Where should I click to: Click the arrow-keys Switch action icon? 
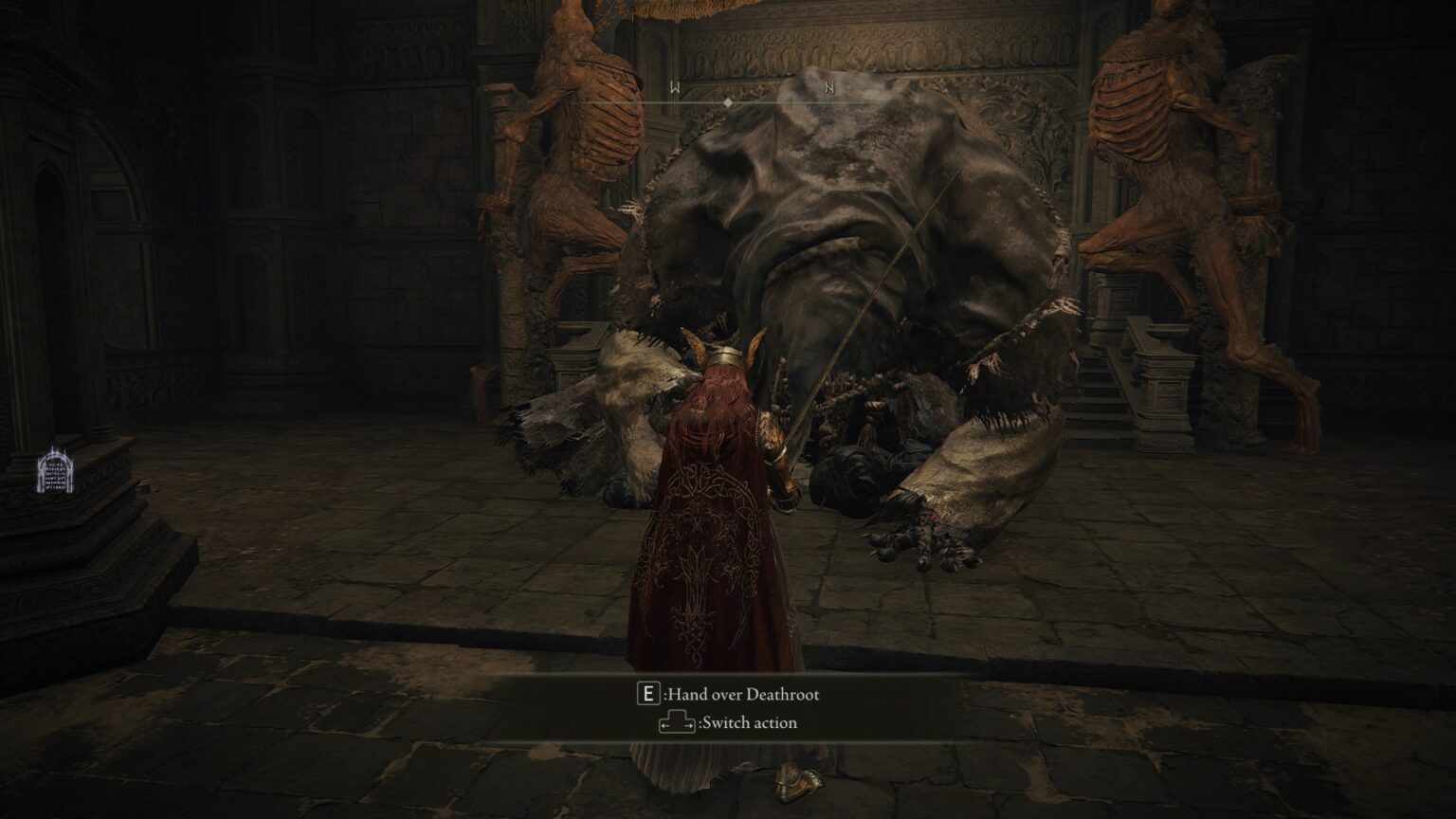676,722
